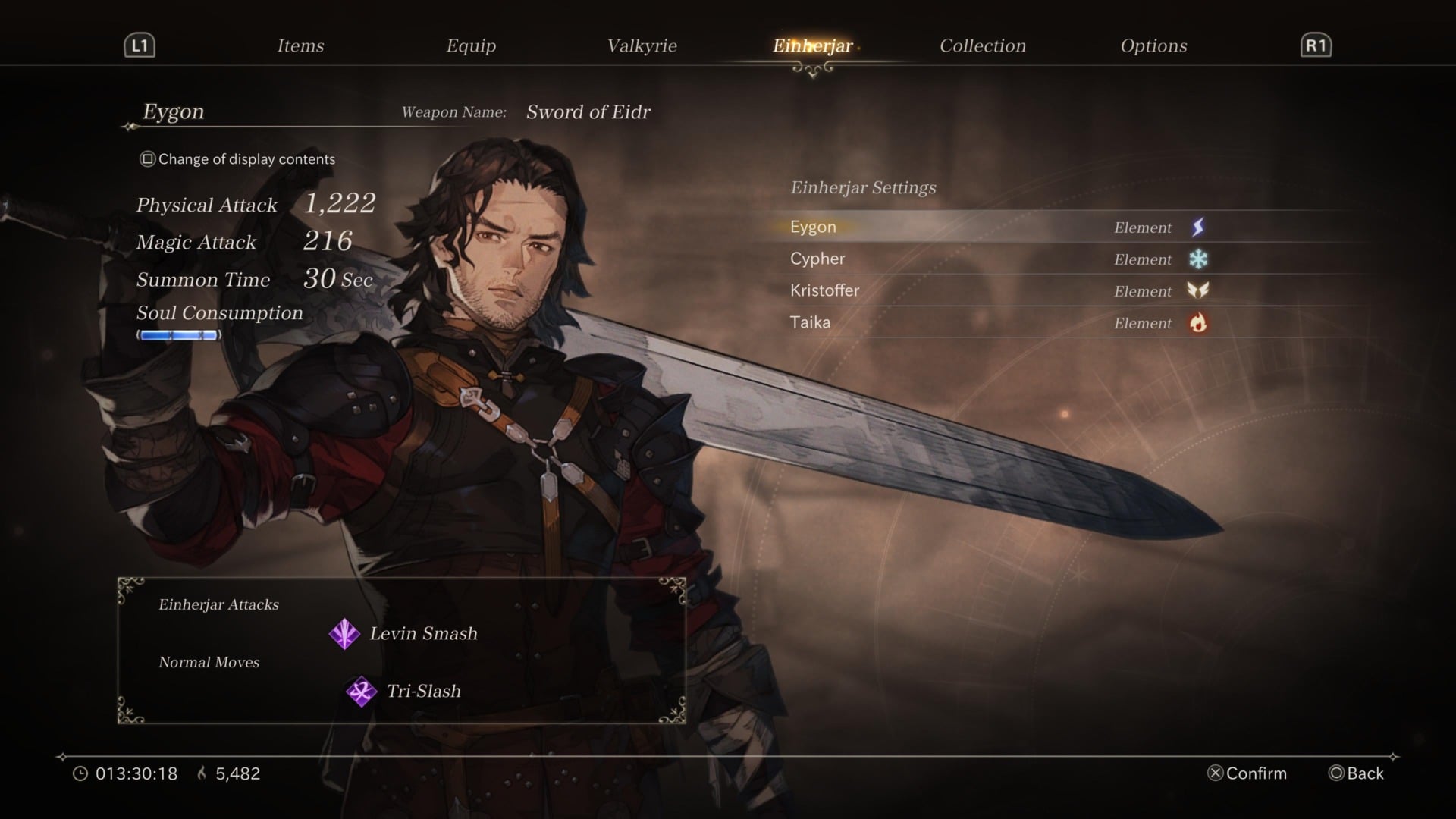Click the ice element icon beside Cypher
This screenshot has width=1456, height=819.
point(1198,259)
